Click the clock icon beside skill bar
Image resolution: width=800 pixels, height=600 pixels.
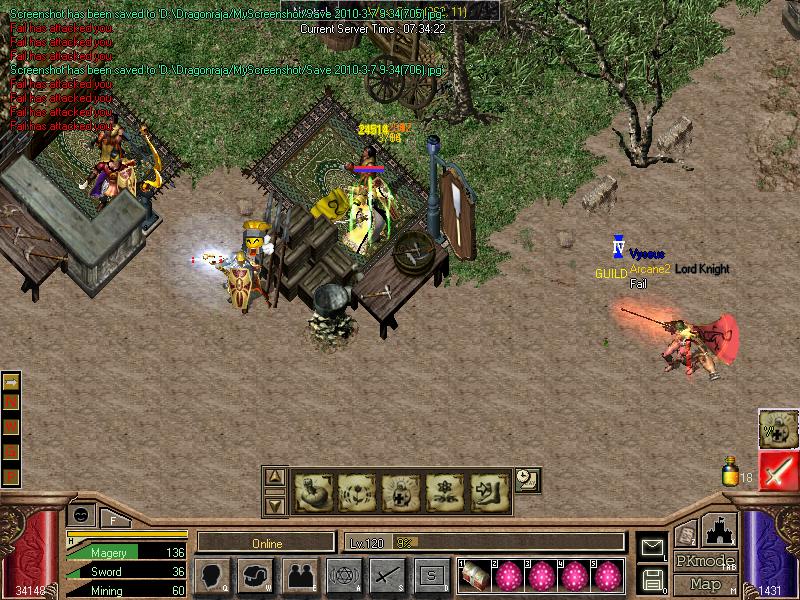click(529, 480)
